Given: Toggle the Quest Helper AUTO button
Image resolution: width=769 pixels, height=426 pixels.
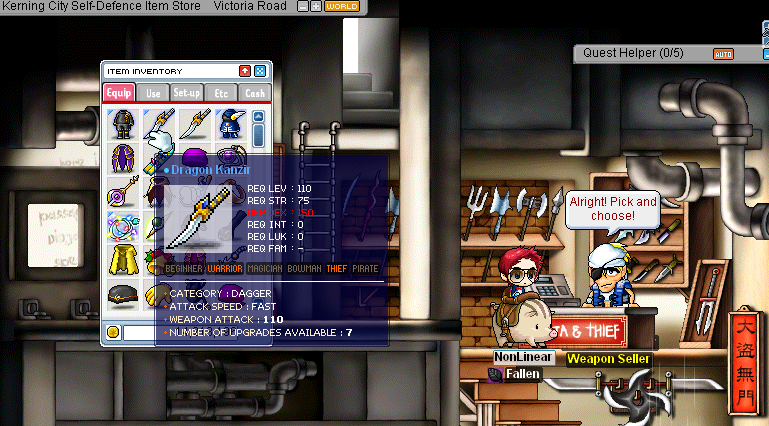Looking at the screenshot, I should 723,53.
